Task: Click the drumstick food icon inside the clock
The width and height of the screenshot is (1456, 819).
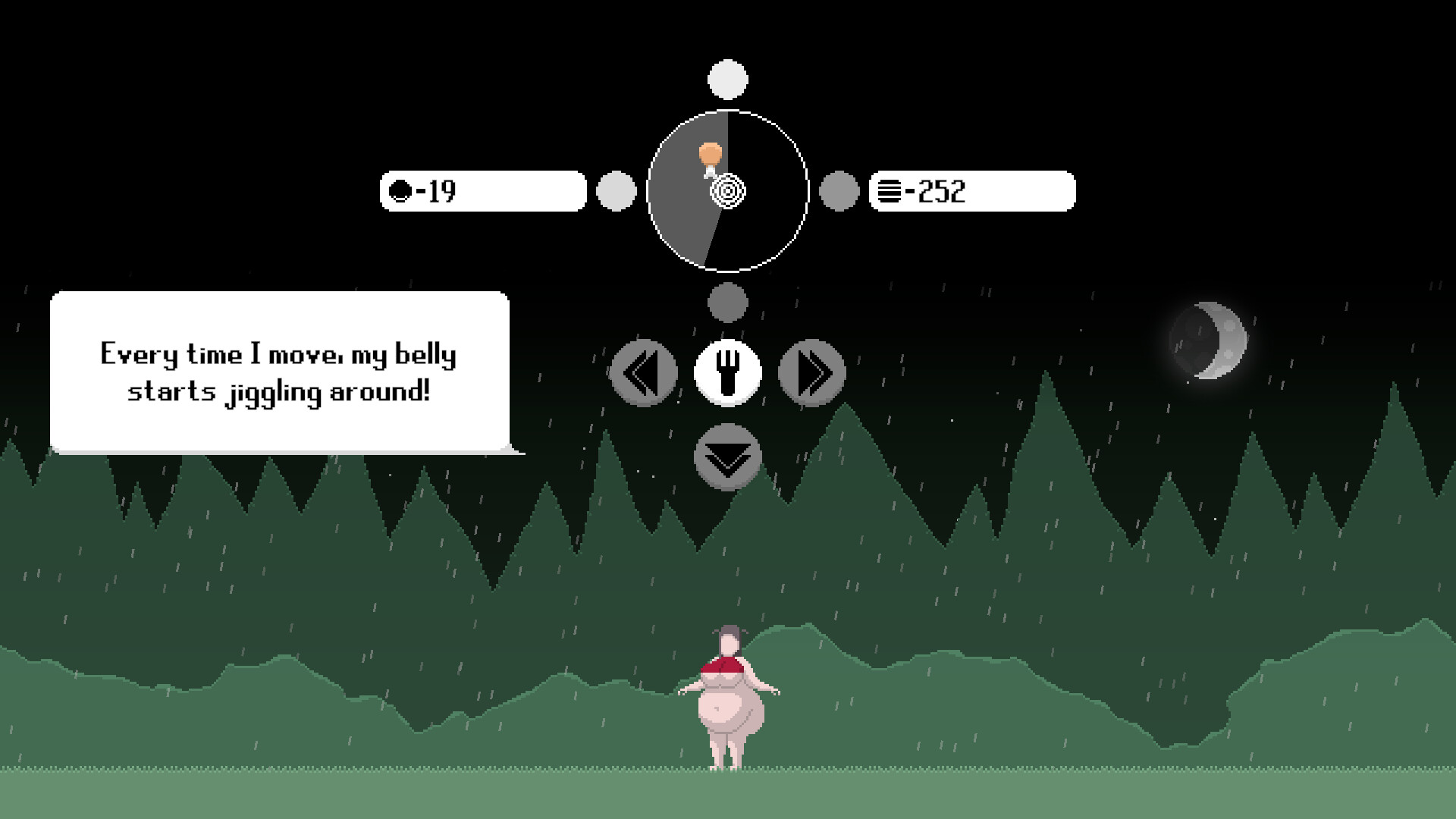Action: 711,156
